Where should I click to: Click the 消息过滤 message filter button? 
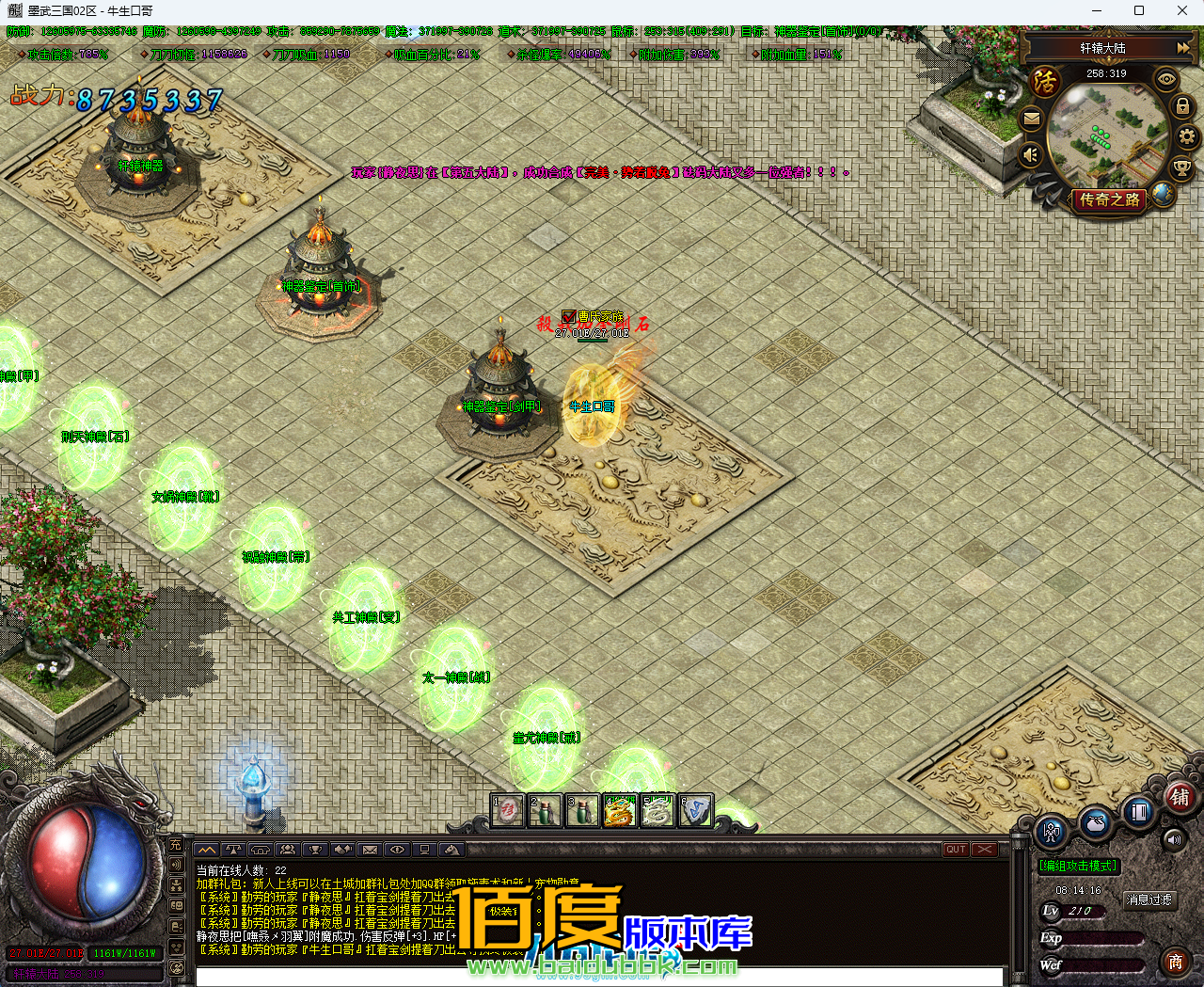1149,900
